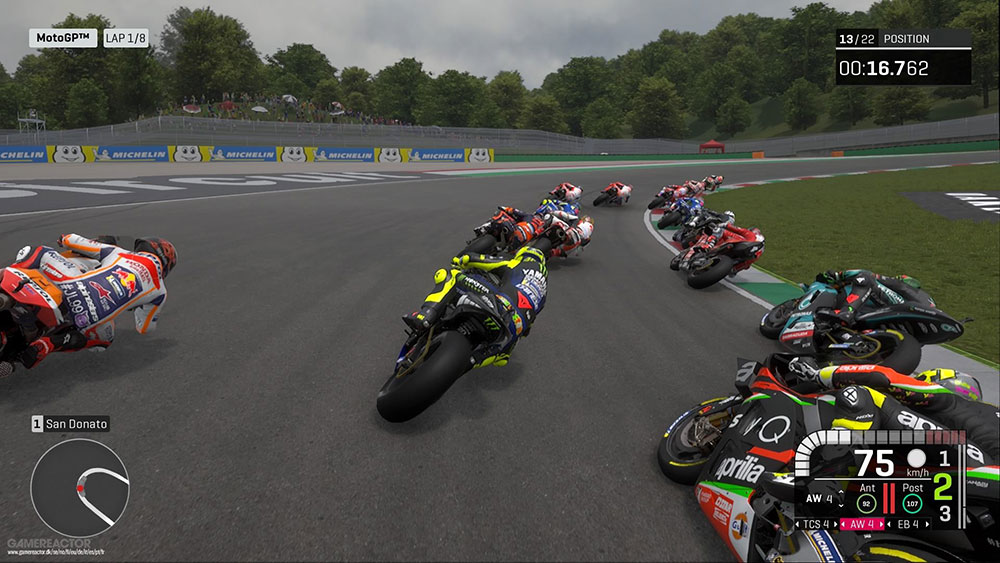Viewport: 1000px width, 563px height.
Task: Check the Post rear tyre indicator
Action: click(x=912, y=496)
